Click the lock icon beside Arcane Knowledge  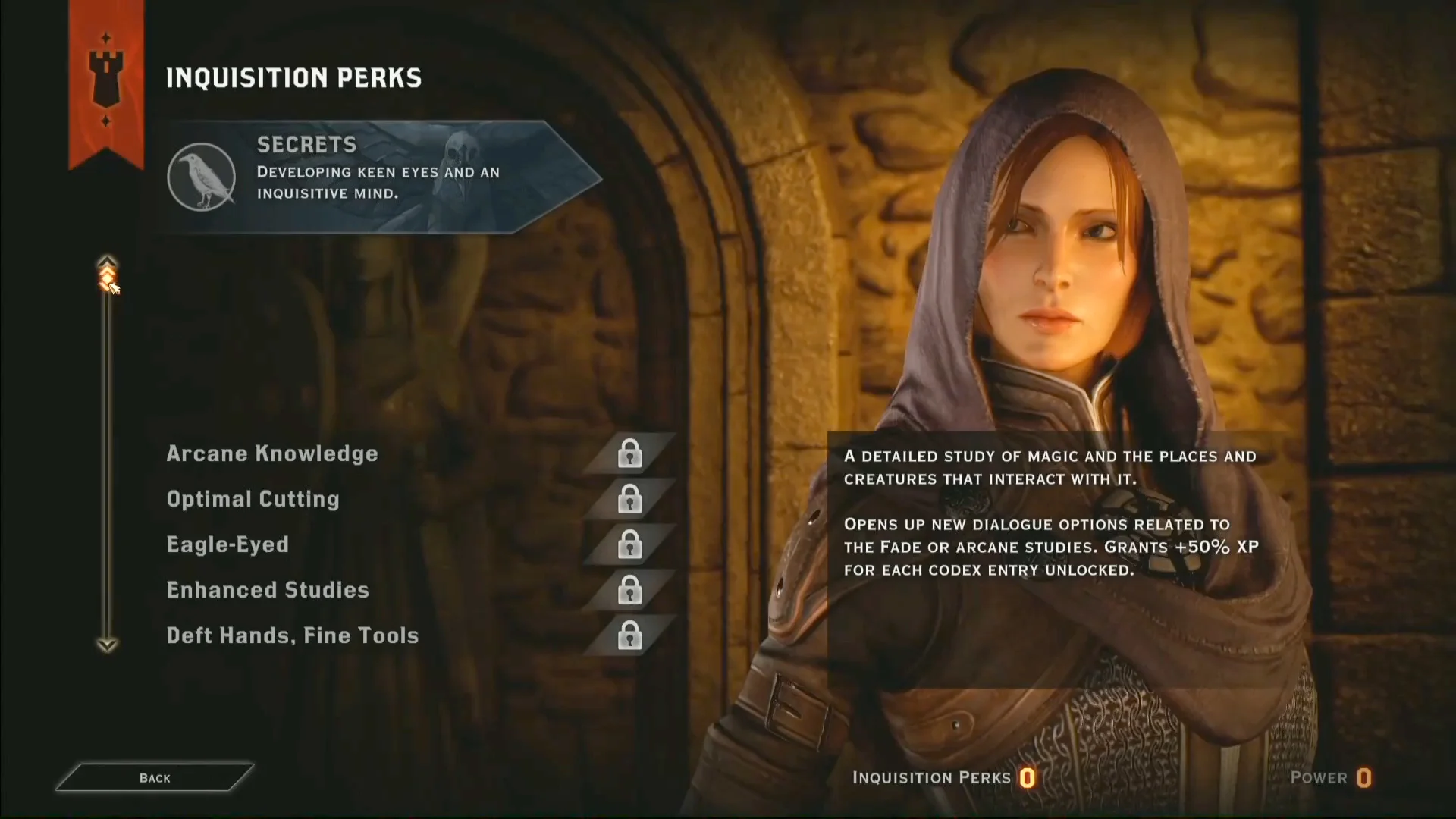[x=629, y=453]
